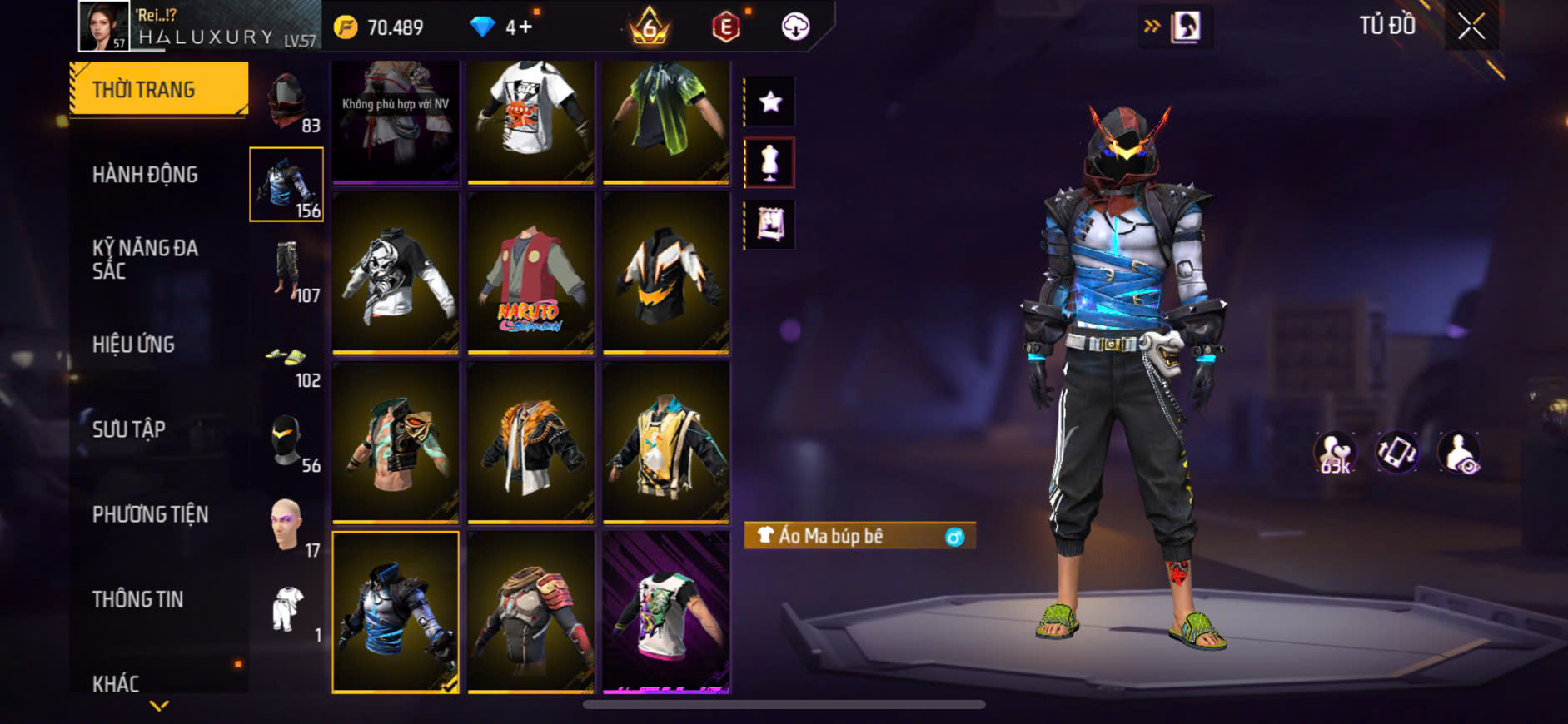Screen dimensions: 1568x724
Task: Select the KỸ NĂNG ĐA SẮC category
Action: click(145, 259)
